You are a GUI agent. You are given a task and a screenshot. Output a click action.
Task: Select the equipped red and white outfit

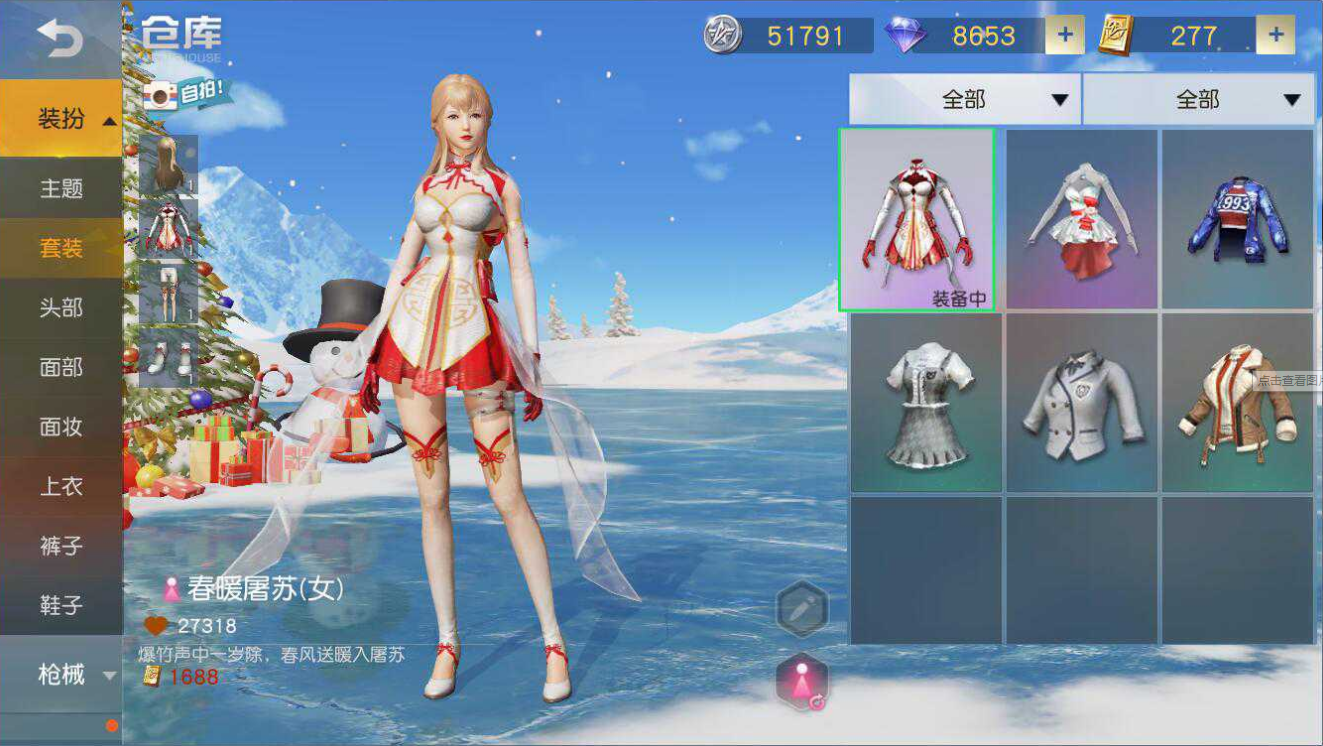point(916,220)
